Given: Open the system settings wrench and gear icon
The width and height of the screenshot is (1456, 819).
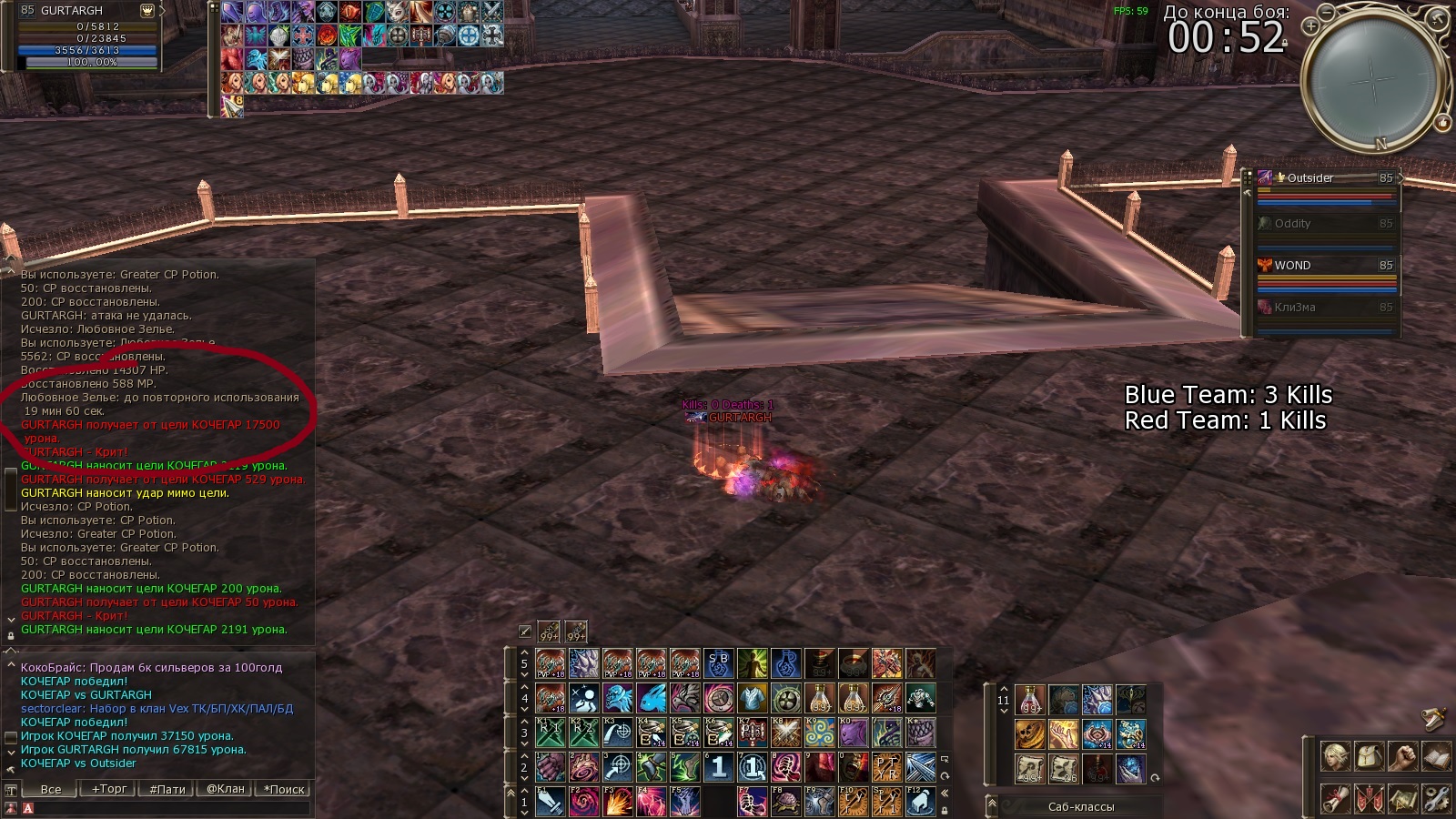Looking at the screenshot, I should pyautogui.click(x=1436, y=799).
